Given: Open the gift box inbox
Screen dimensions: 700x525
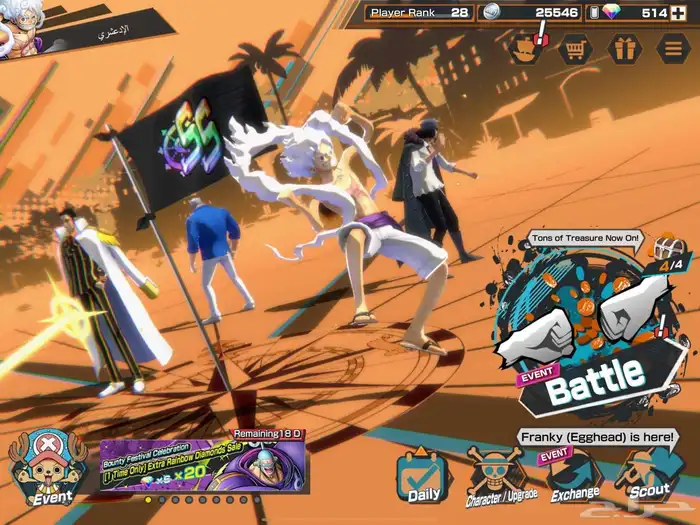Looking at the screenshot, I should (625, 48).
